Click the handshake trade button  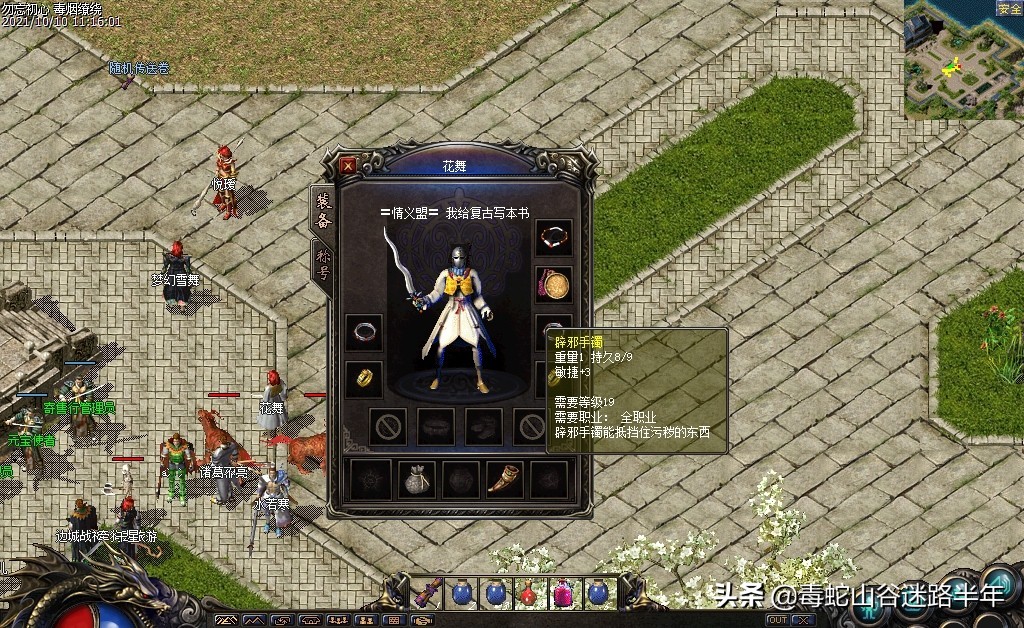coord(422,621)
